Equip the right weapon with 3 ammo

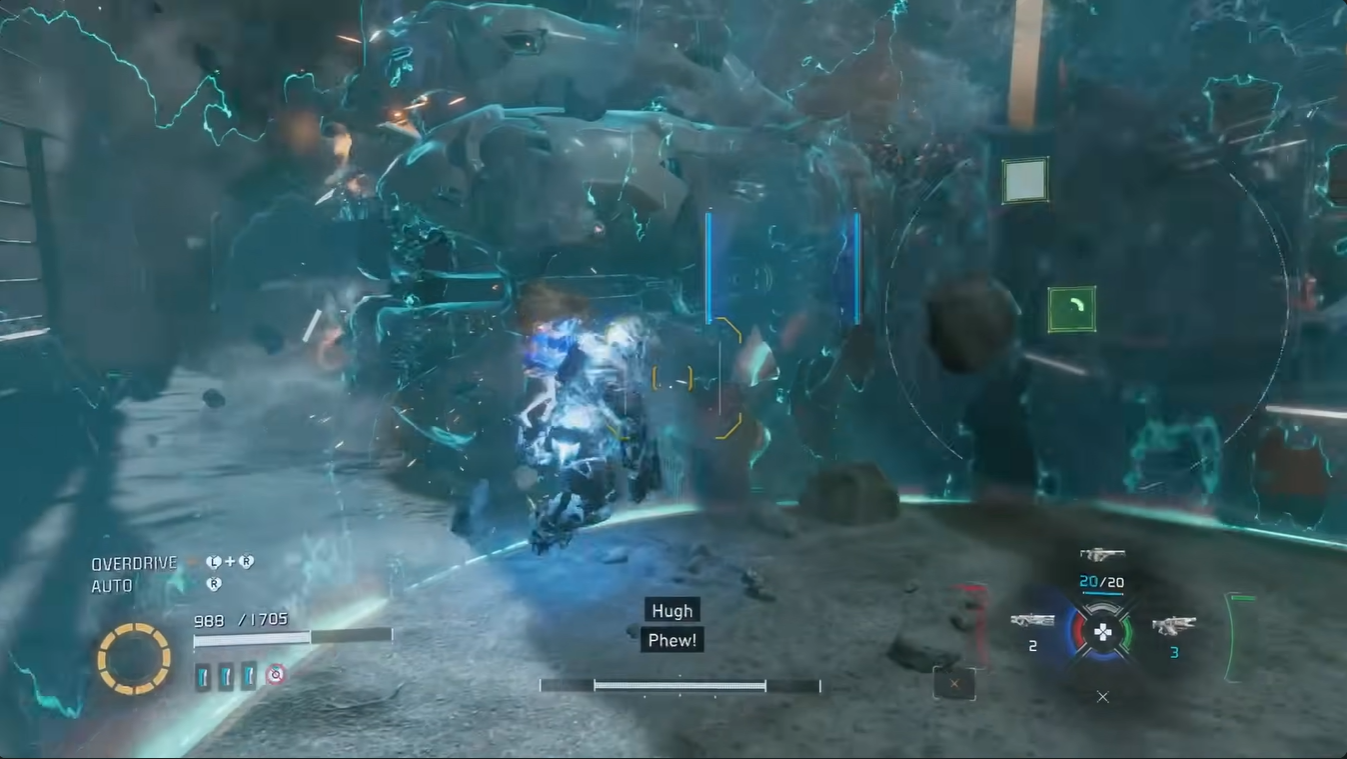tap(1173, 627)
